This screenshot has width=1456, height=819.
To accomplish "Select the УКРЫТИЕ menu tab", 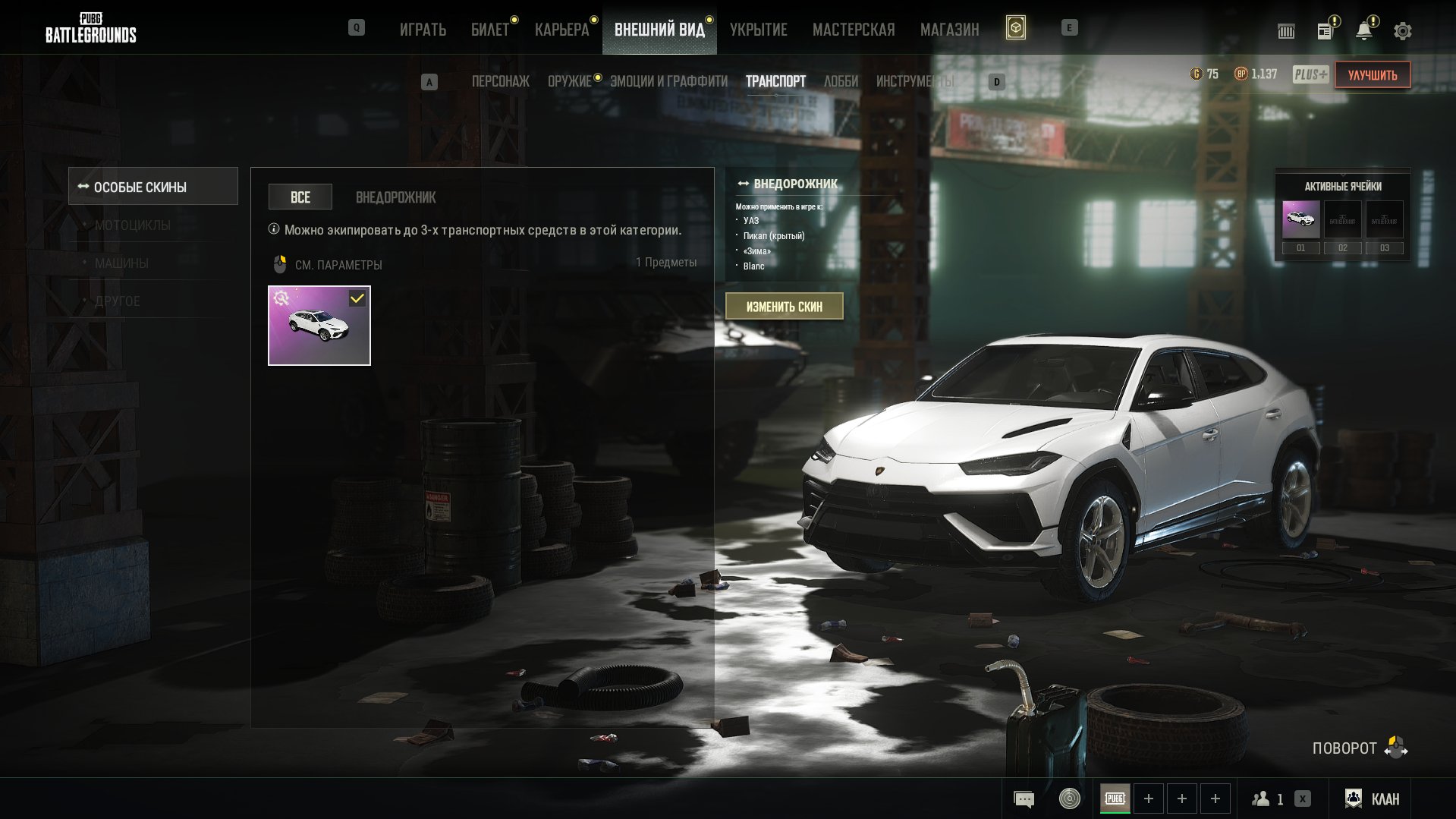I will [758, 30].
